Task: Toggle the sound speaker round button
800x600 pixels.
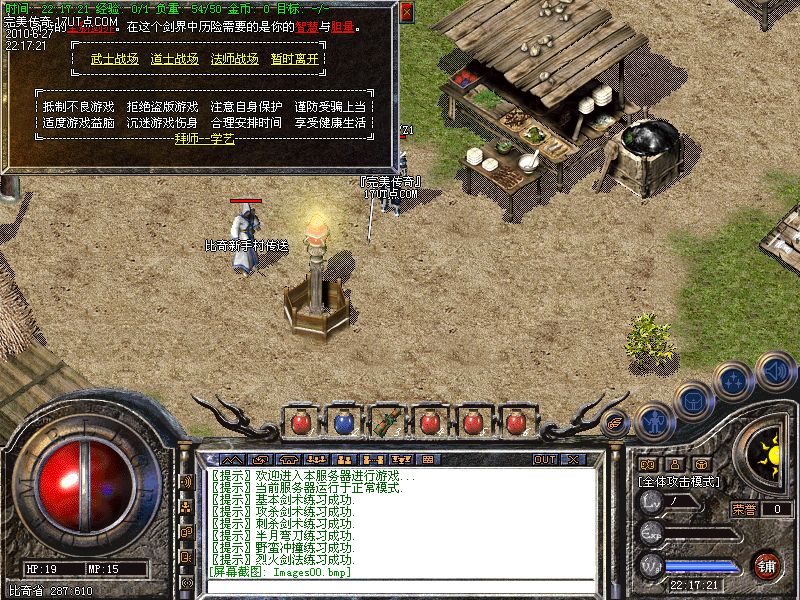Action: point(775,372)
